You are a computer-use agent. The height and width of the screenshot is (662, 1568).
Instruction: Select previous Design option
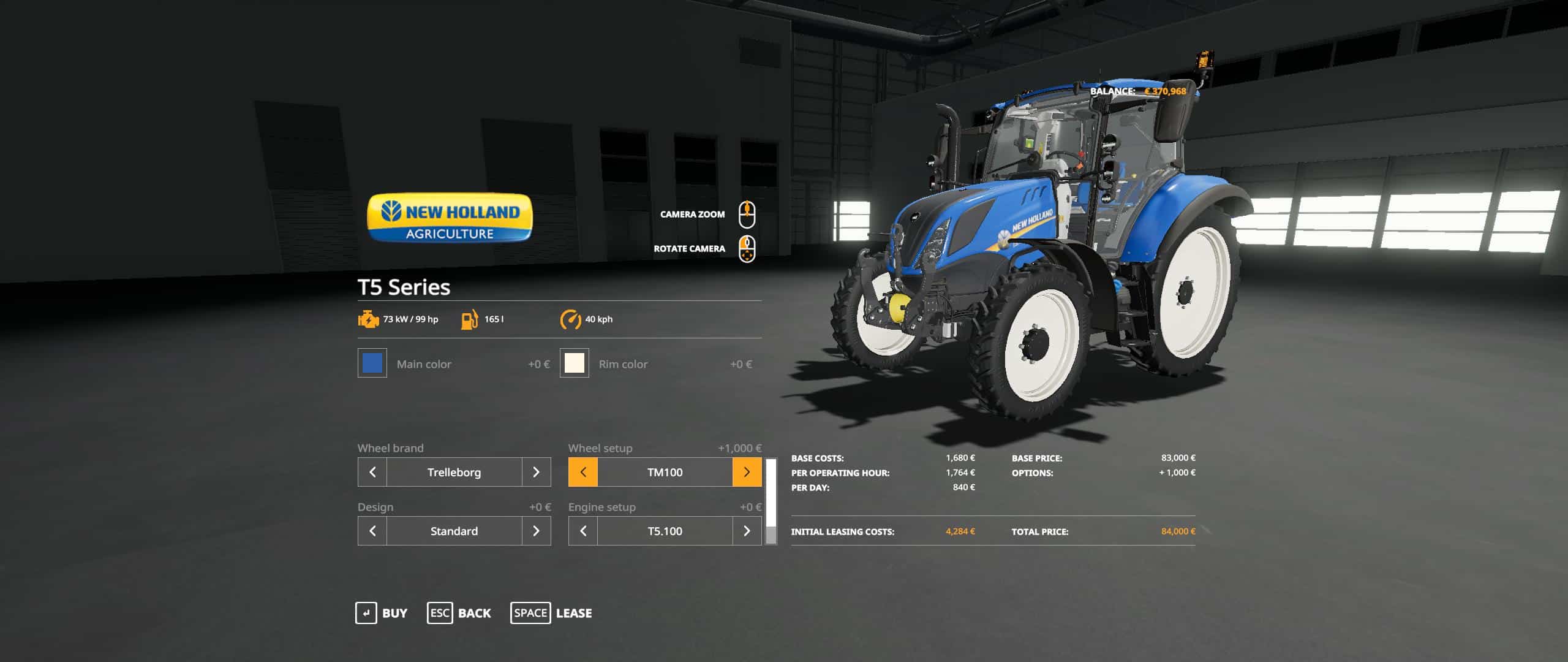pos(372,531)
